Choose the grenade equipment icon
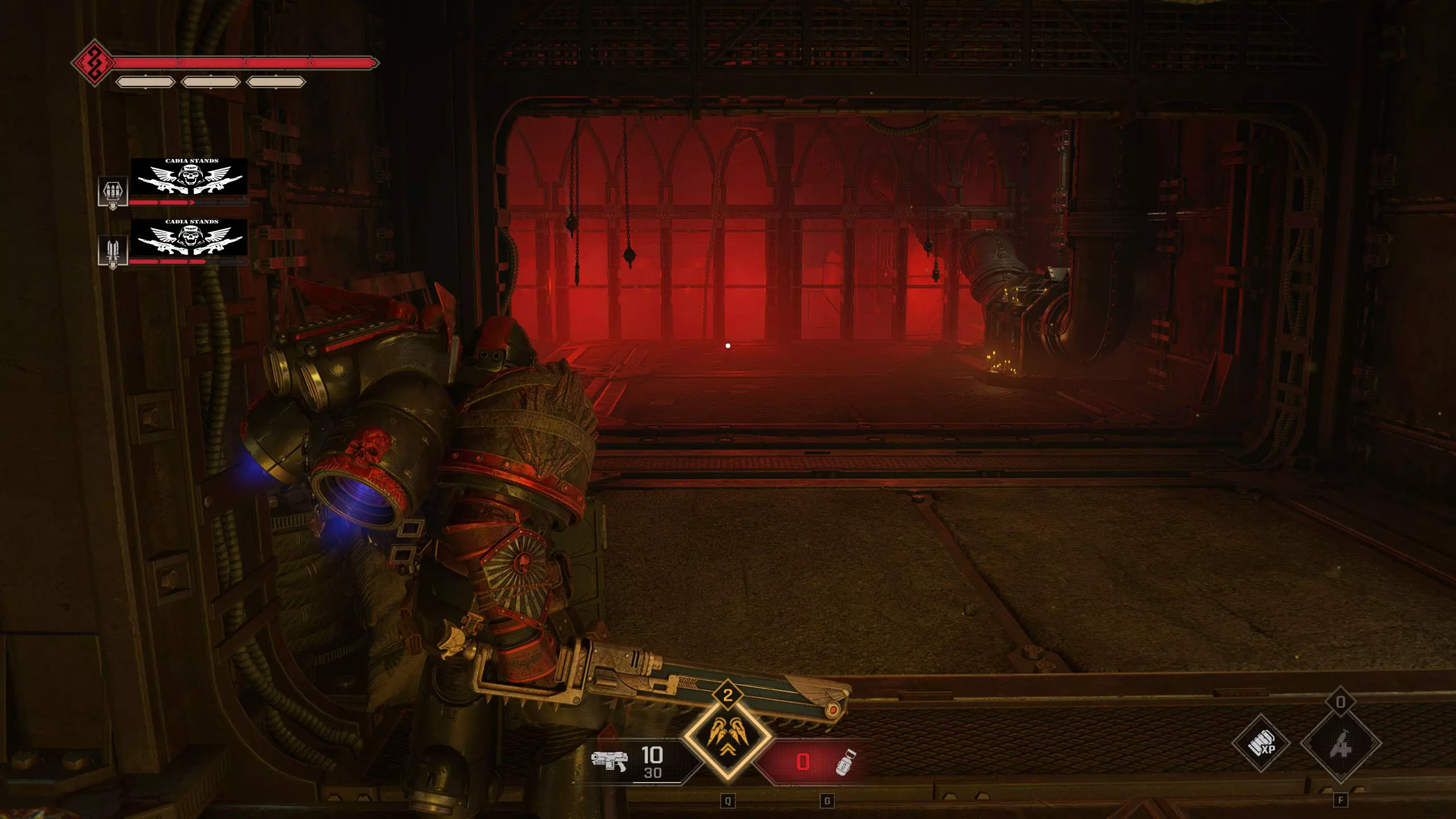The width and height of the screenshot is (1456, 819). pyautogui.click(x=845, y=762)
